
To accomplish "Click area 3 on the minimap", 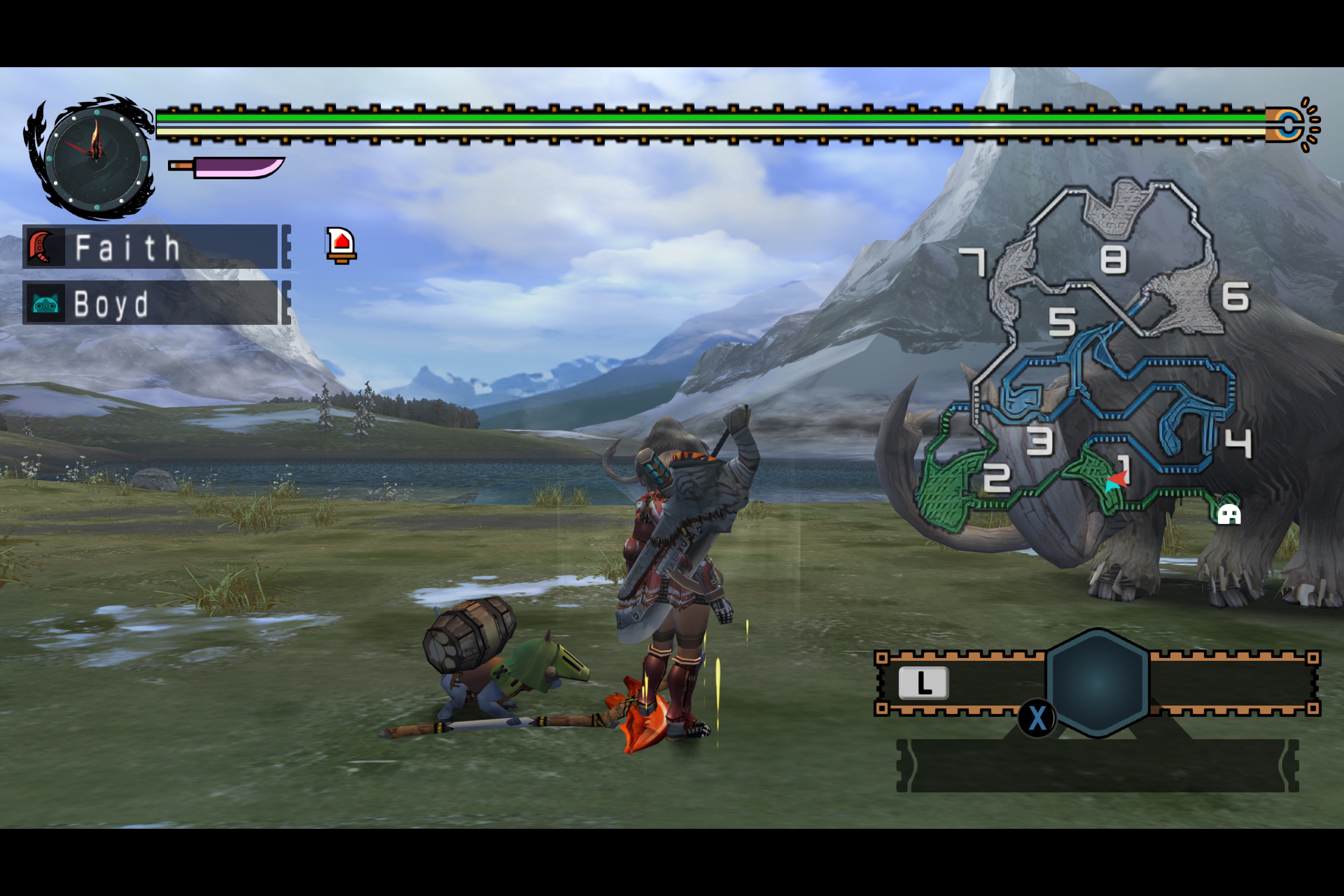I will (1040, 441).
